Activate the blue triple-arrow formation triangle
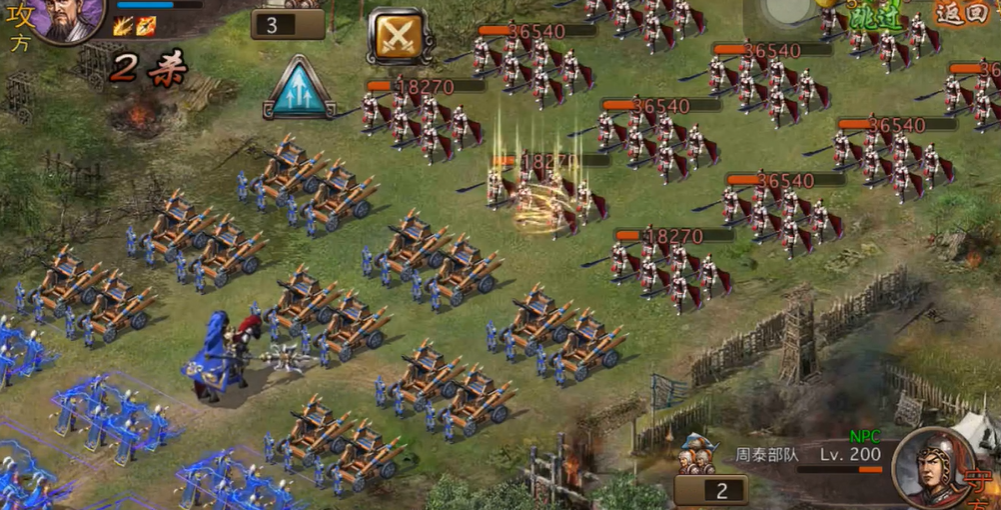The image size is (1001, 510). tap(298, 89)
